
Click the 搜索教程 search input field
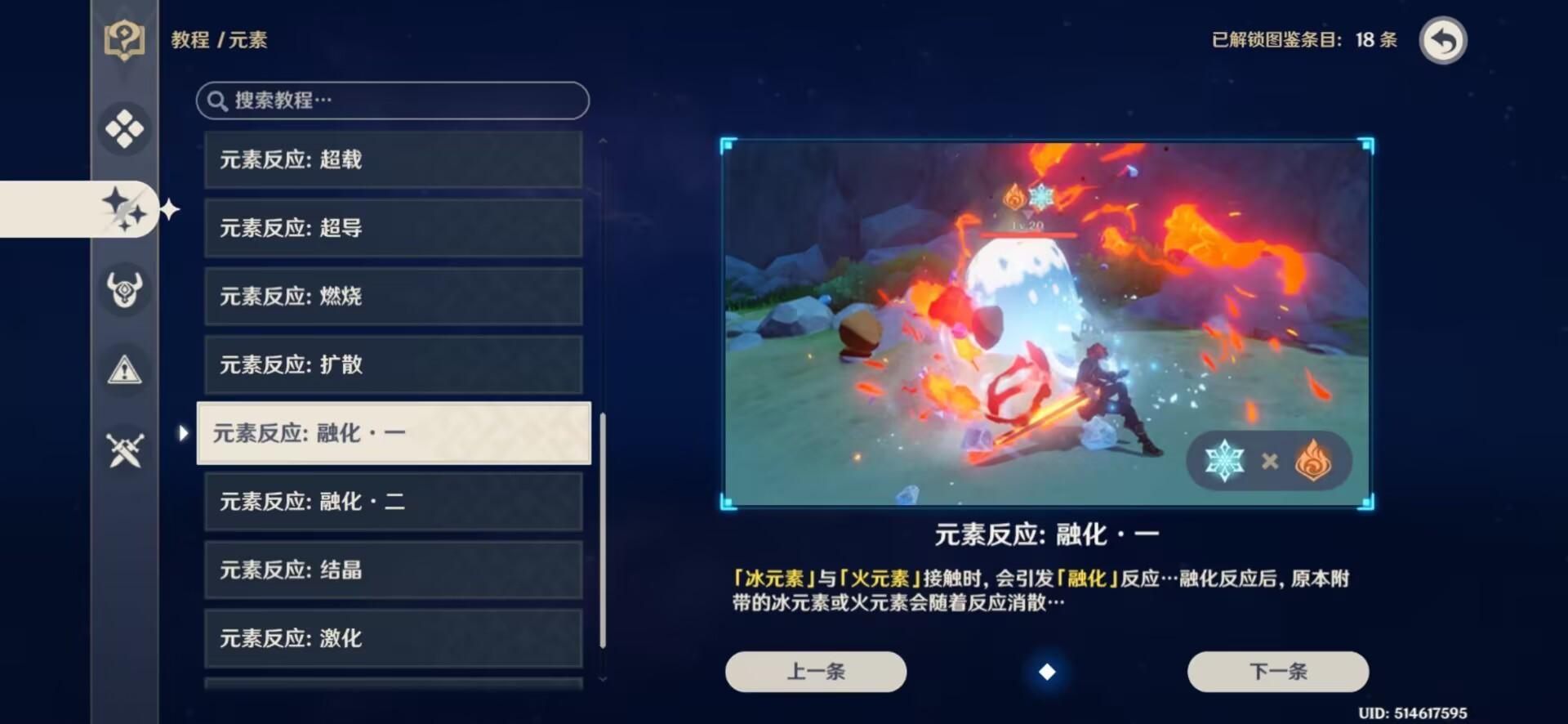click(x=392, y=101)
